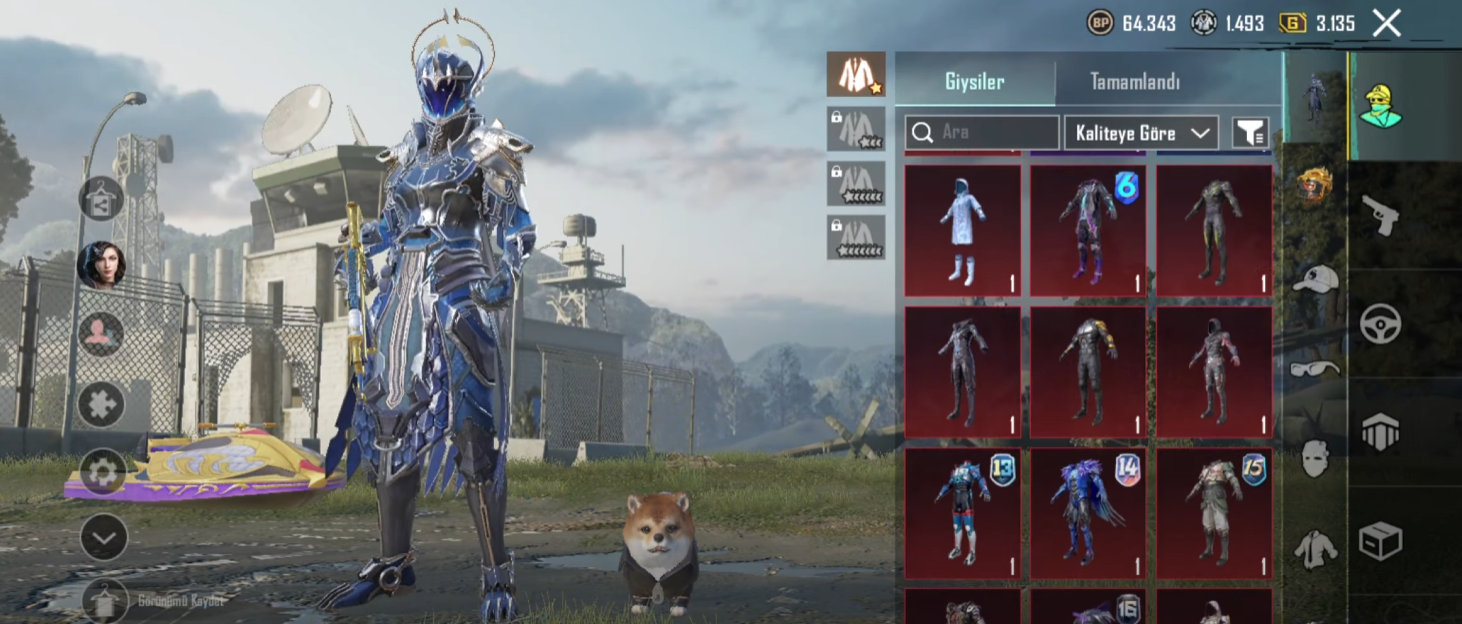Viewport: 1462px width, 624px height.
Task: Select the black suit with yellow shoulder
Action: click(x=1088, y=372)
